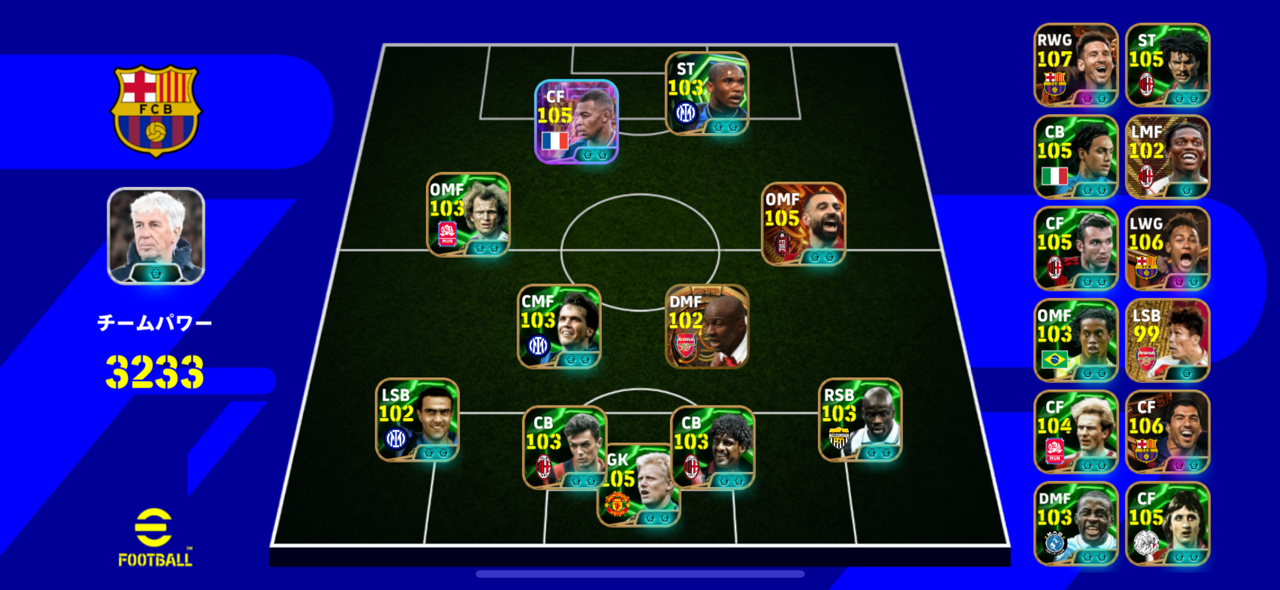Choose the ST 105 substitute card
The image size is (1280, 590).
(1168, 64)
